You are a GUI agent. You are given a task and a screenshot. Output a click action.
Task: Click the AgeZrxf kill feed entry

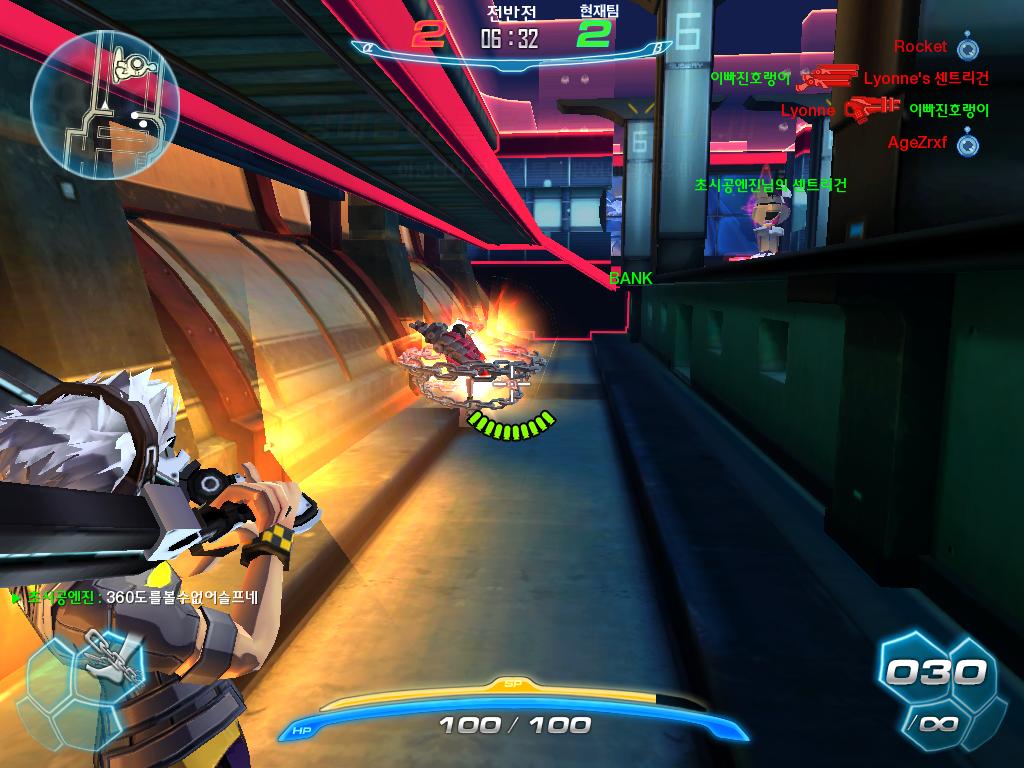coord(918,143)
